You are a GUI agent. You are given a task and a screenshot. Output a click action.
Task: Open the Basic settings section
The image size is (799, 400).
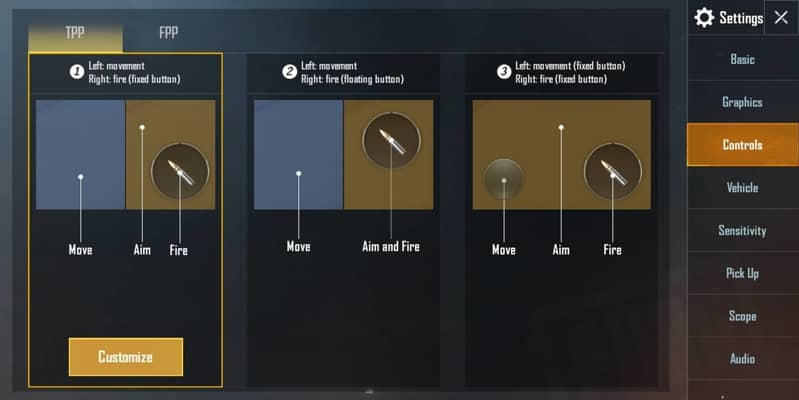(x=742, y=59)
